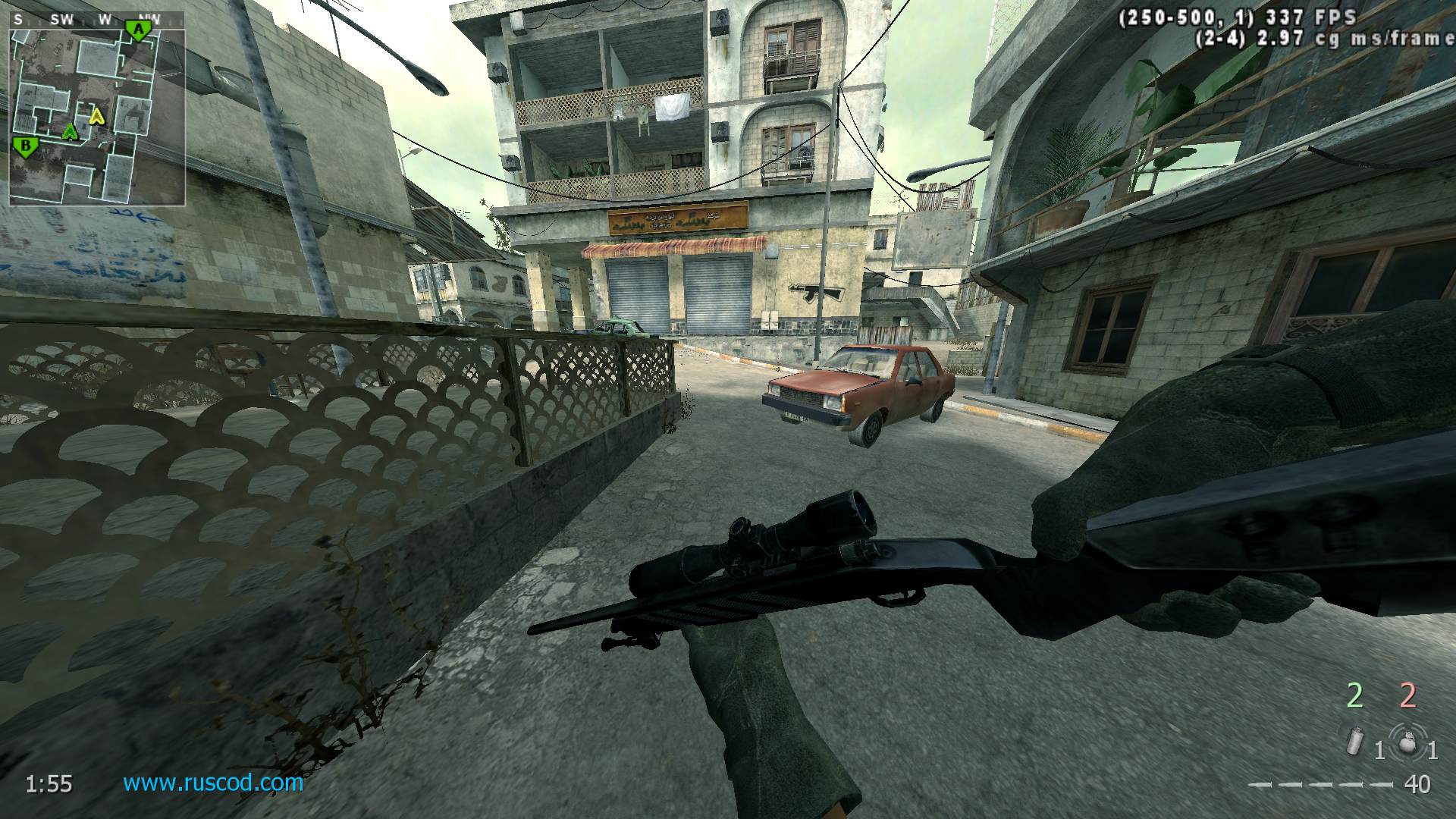The image size is (1456, 819).
Task: Click the minimap's A bomb site marker
Action: pos(138,30)
